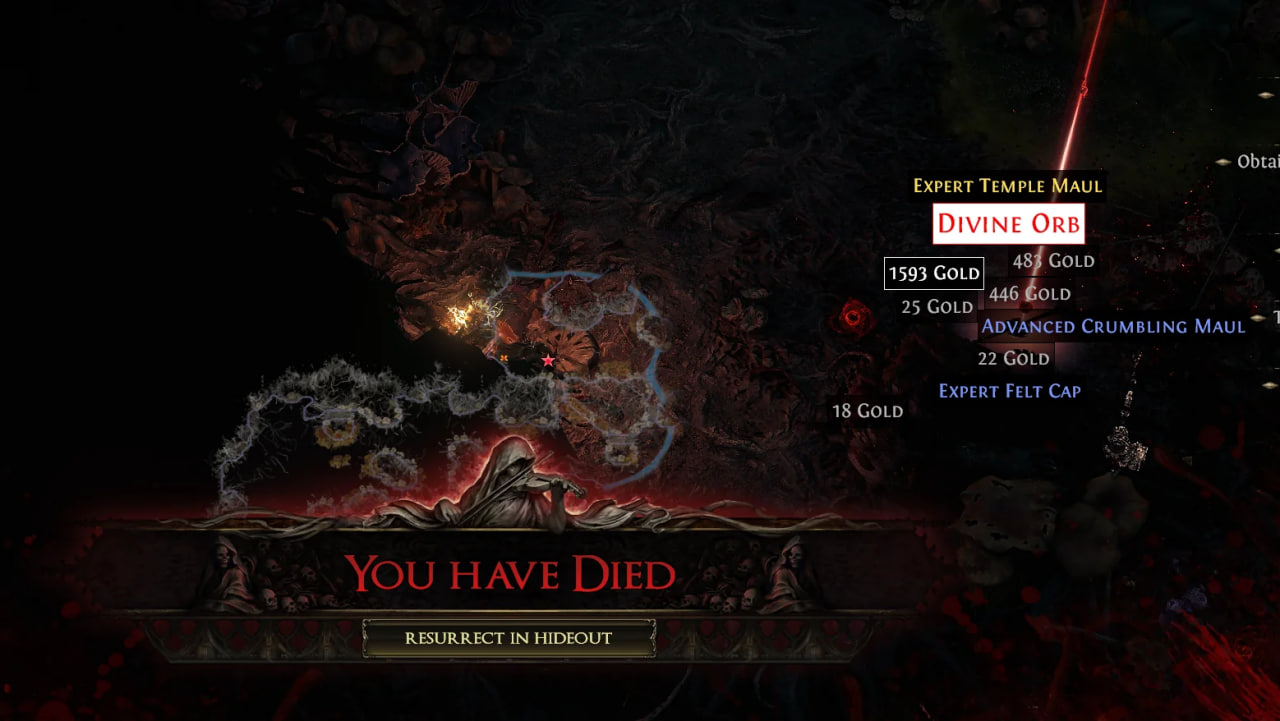Choose the Expert Felt Cap label
1280x721 pixels.
pyautogui.click(x=1009, y=391)
